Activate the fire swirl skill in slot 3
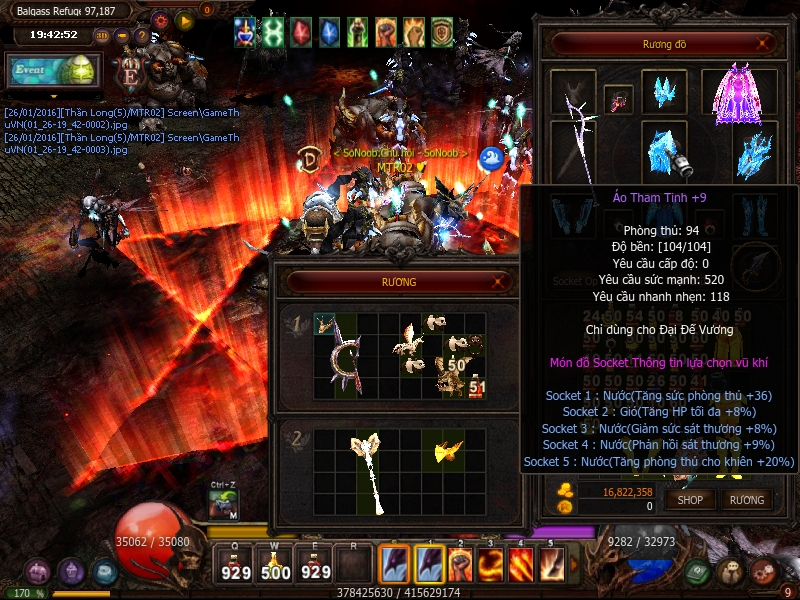The width and height of the screenshot is (800, 600). tap(490, 566)
